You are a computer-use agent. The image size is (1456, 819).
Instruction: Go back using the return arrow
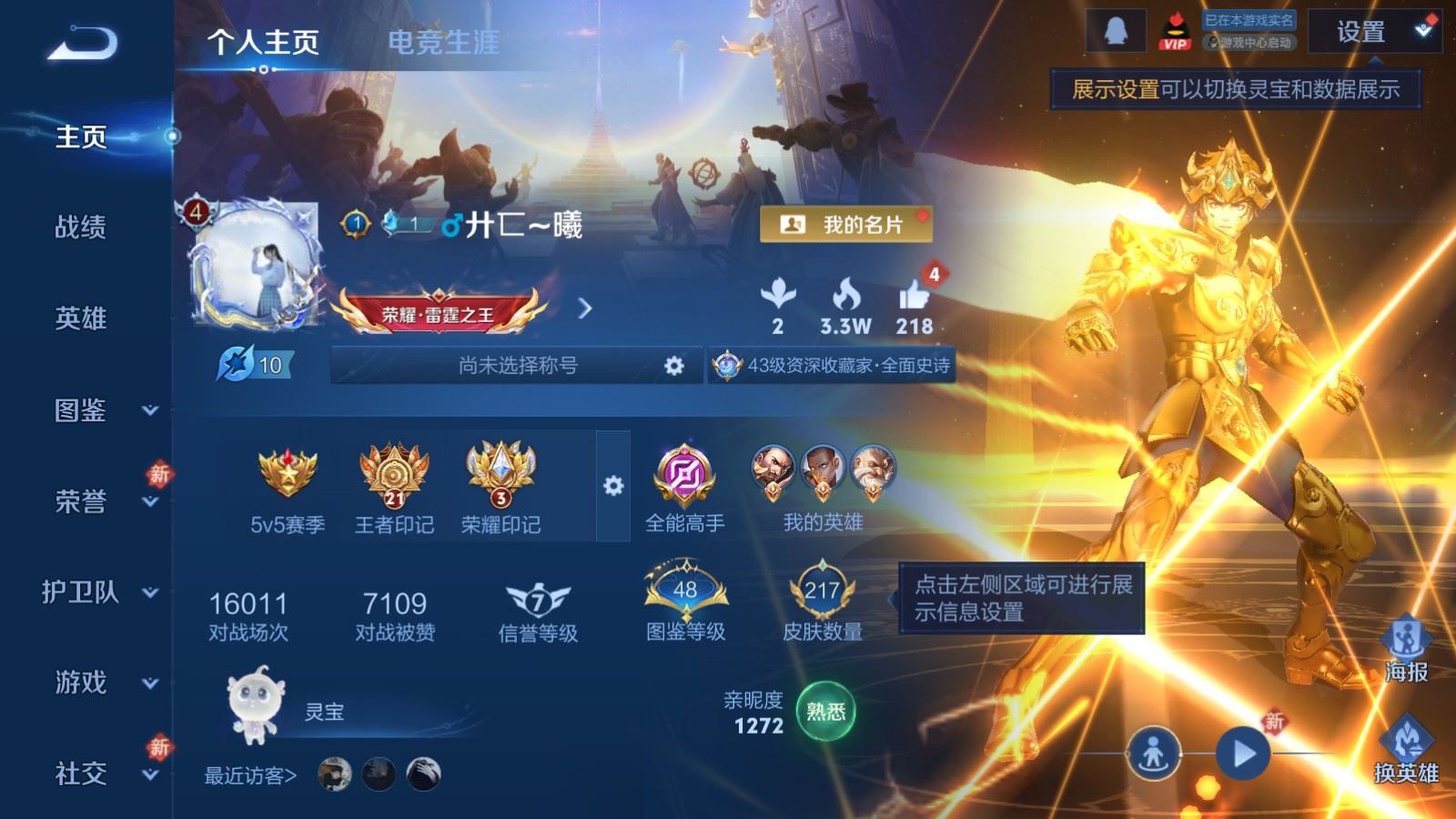coord(83,43)
